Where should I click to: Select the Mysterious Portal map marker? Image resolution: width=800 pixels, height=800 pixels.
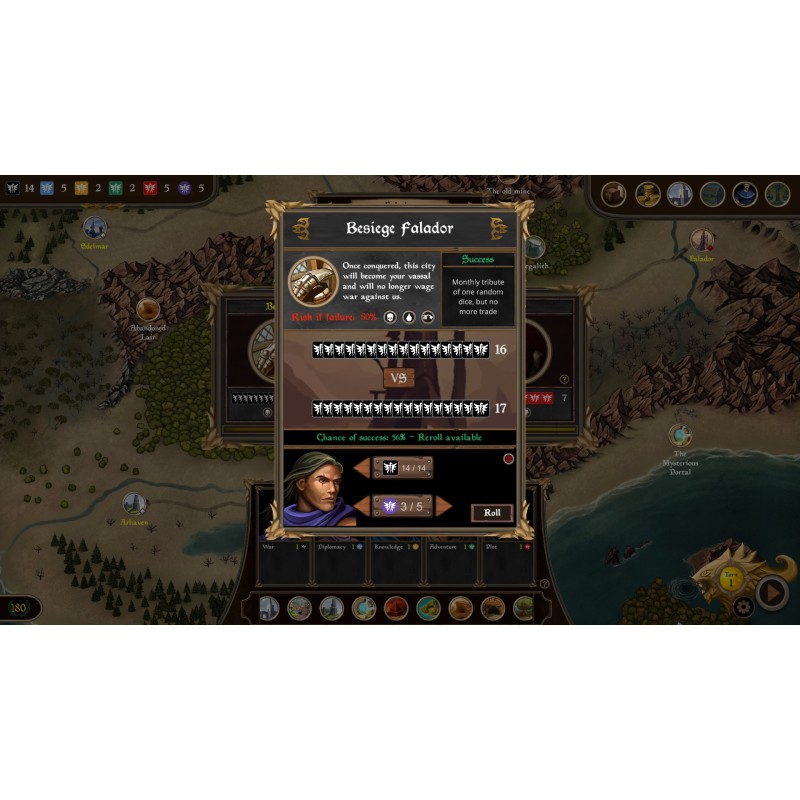(x=680, y=437)
